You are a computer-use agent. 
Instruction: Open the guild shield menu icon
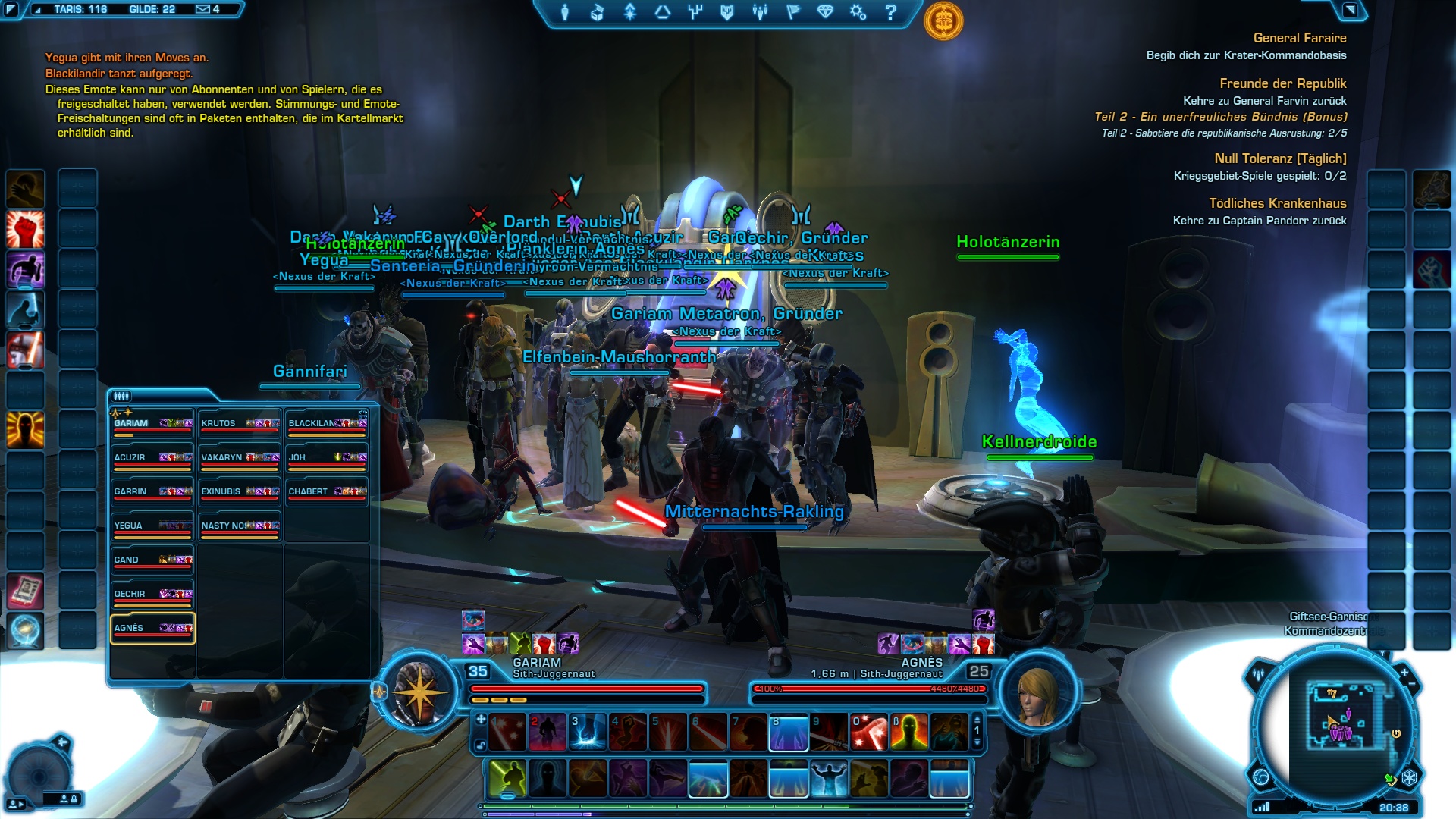pos(727,12)
